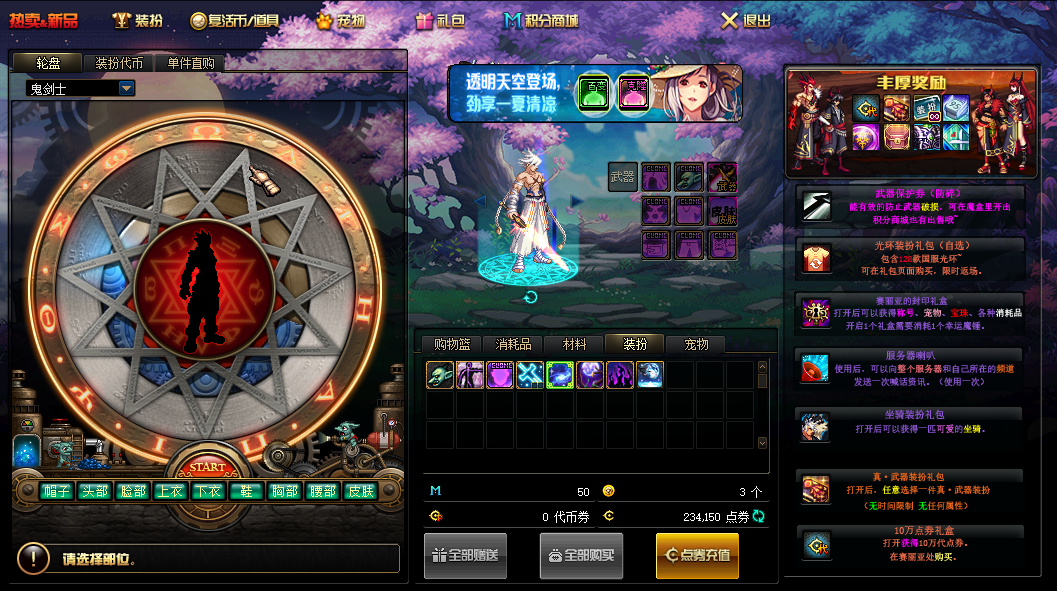1057x591 pixels.
Task: Spin the wheel with the START button
Action: click(207, 467)
